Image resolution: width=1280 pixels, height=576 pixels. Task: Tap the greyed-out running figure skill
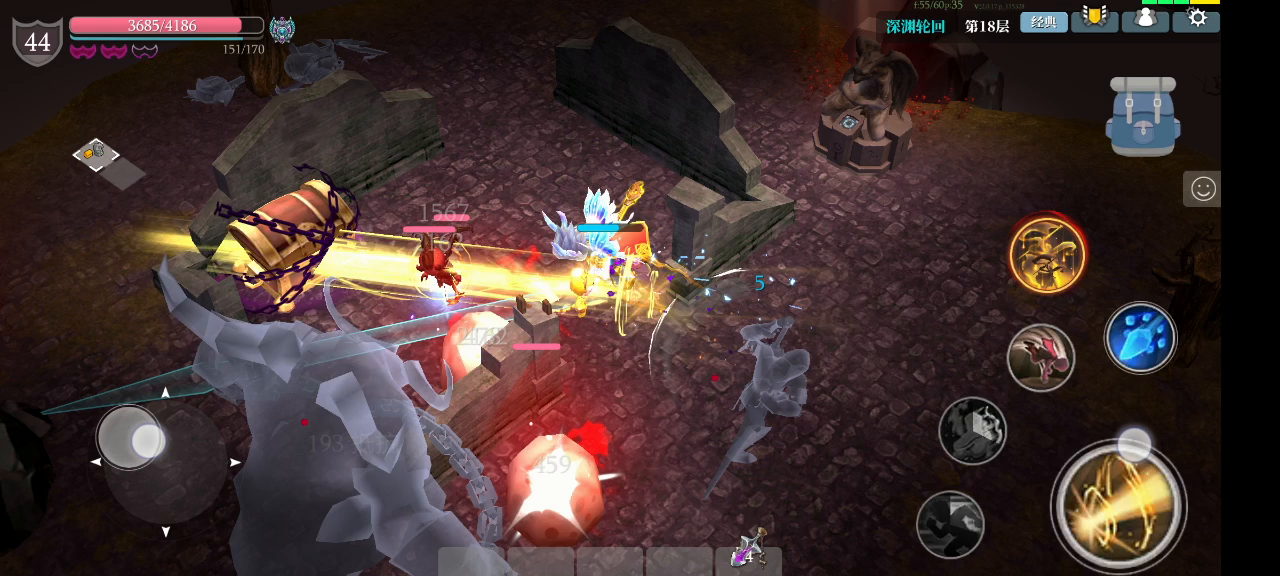950,524
